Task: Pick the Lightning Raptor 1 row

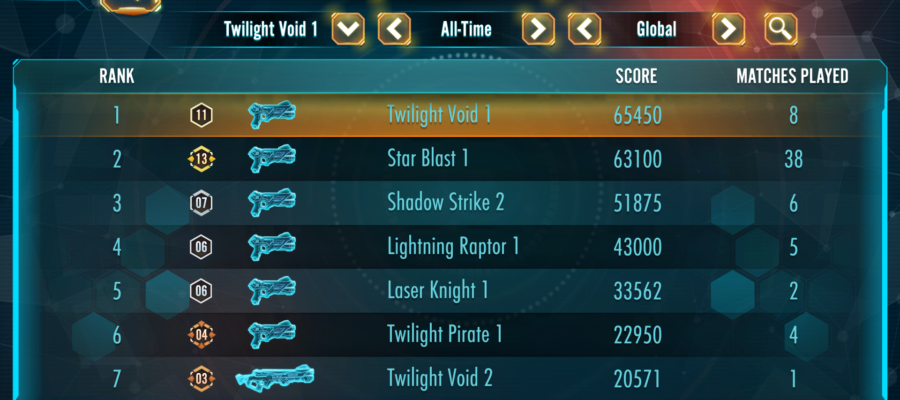Action: click(x=450, y=246)
